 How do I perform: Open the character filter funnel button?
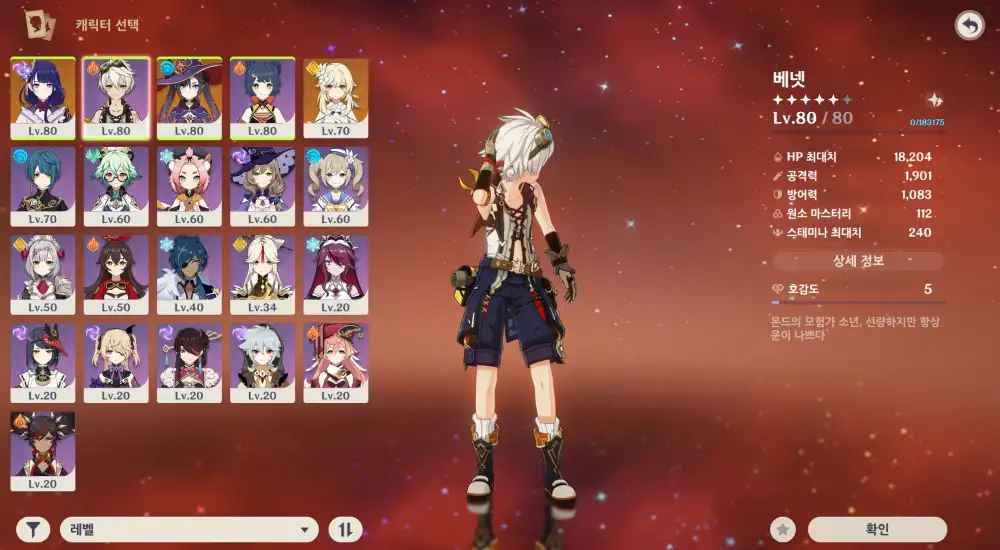(x=33, y=530)
